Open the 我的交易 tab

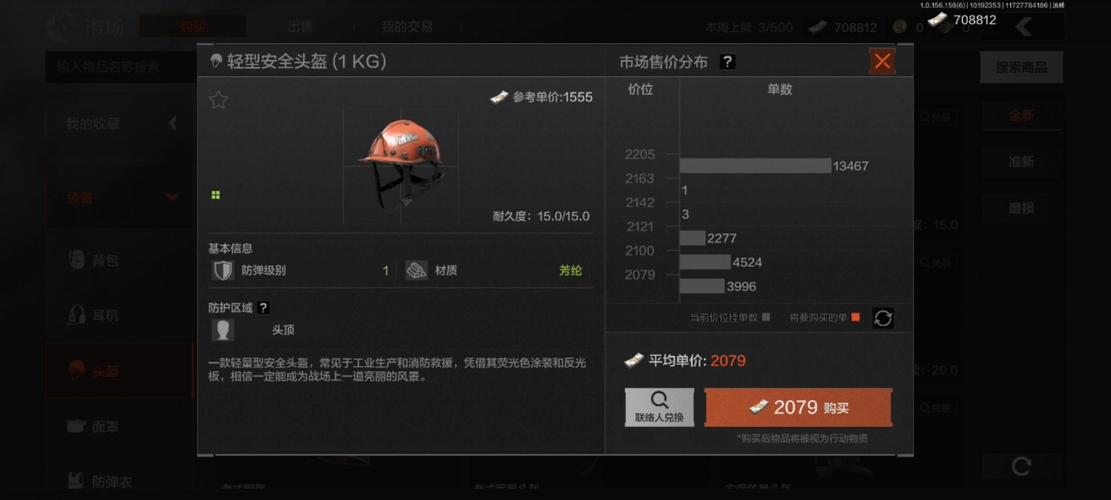pos(407,27)
